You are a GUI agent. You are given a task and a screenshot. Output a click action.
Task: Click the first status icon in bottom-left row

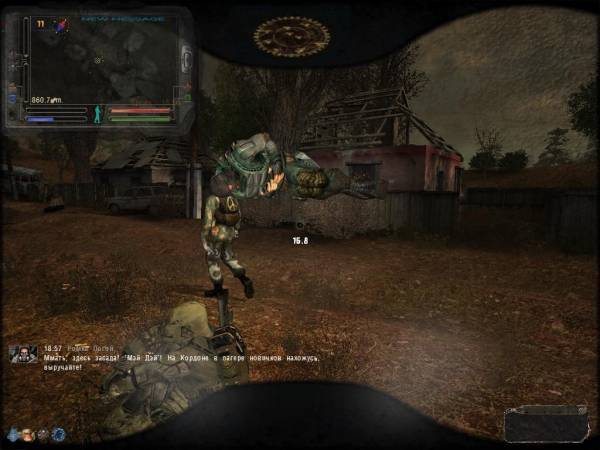coord(13,434)
